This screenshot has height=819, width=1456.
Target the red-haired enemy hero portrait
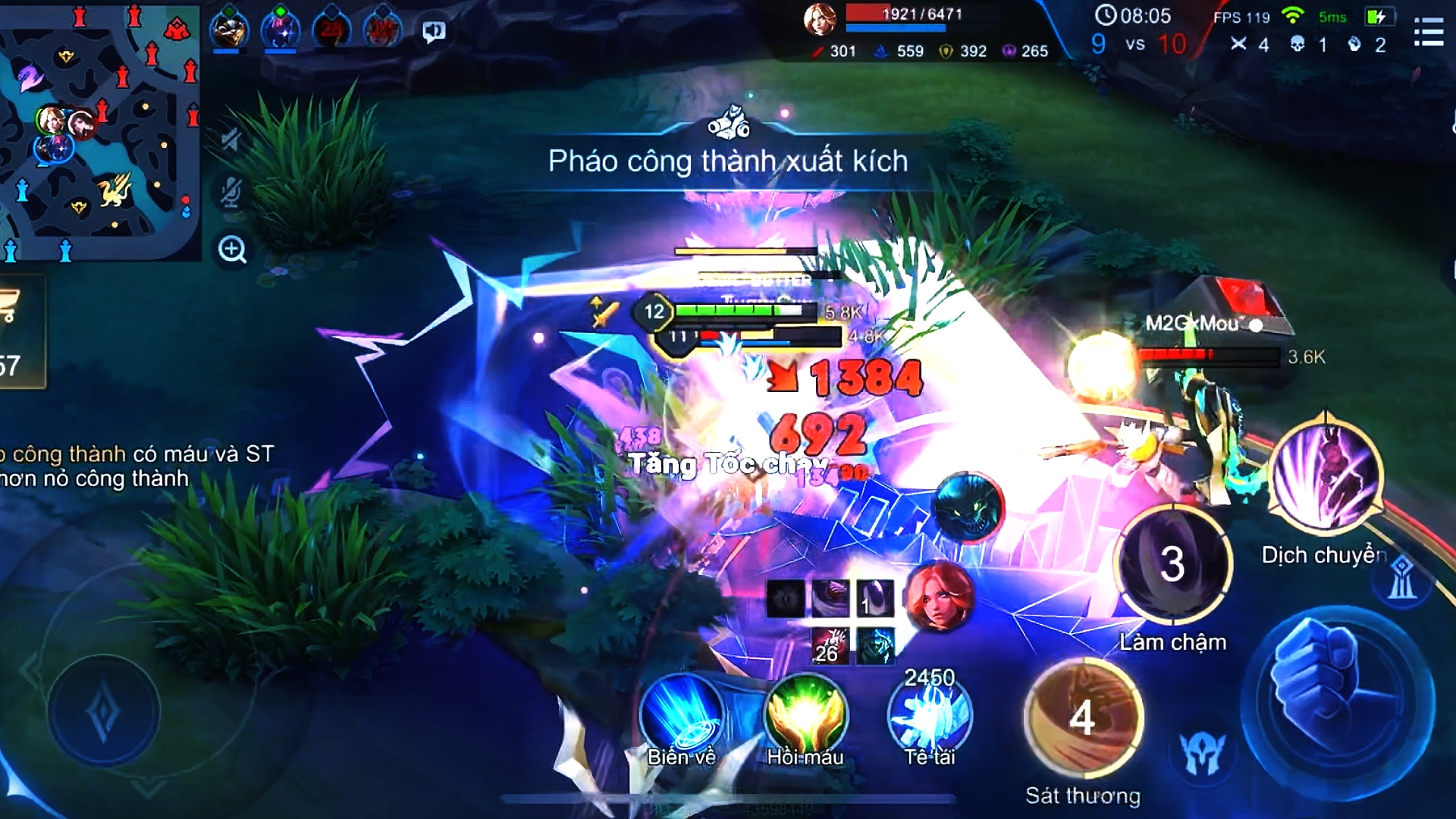pos(940,597)
